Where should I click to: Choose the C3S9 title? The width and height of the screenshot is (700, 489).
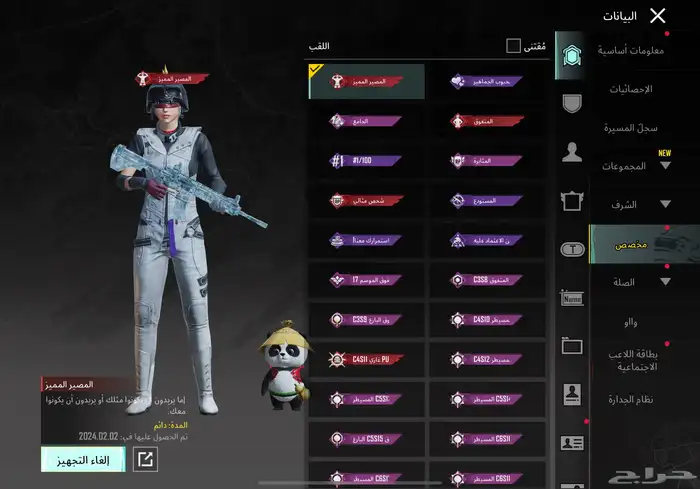pyautogui.click(x=366, y=320)
